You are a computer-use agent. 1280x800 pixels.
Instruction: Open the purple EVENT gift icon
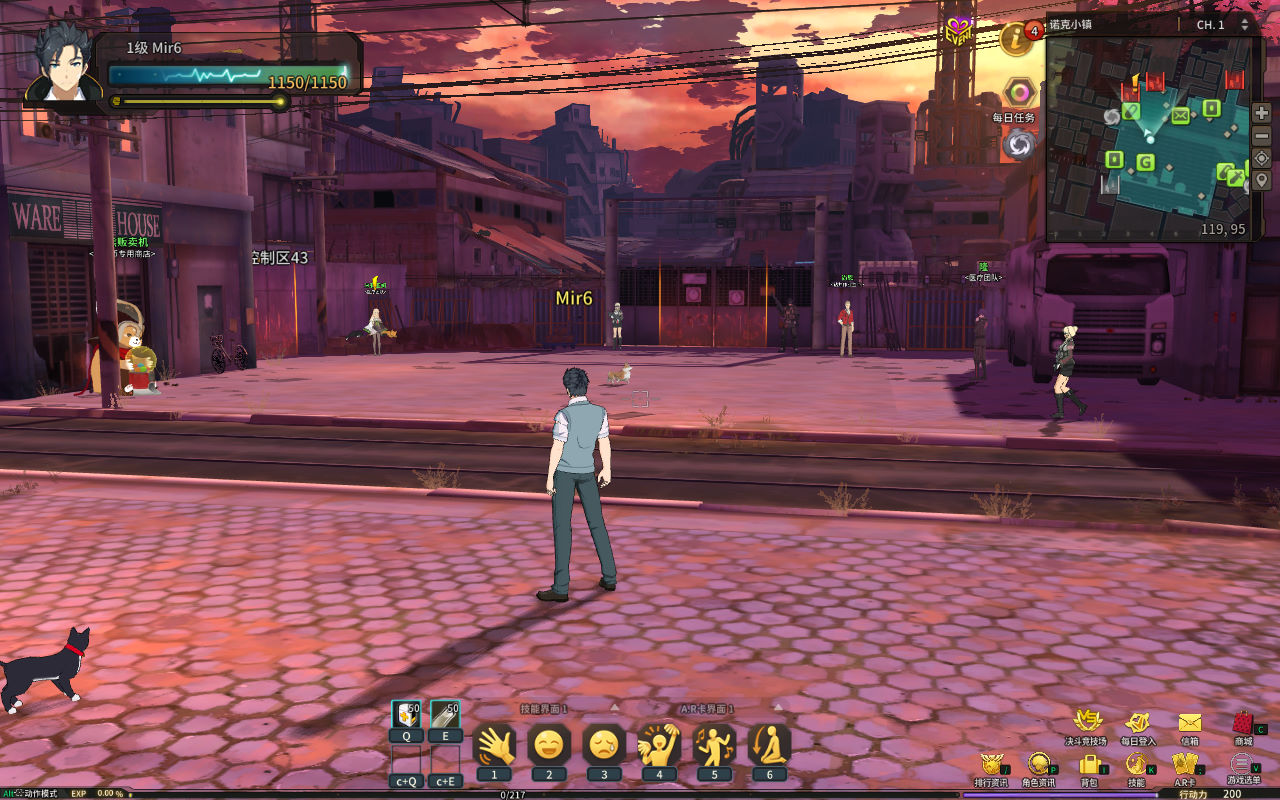pos(959,30)
